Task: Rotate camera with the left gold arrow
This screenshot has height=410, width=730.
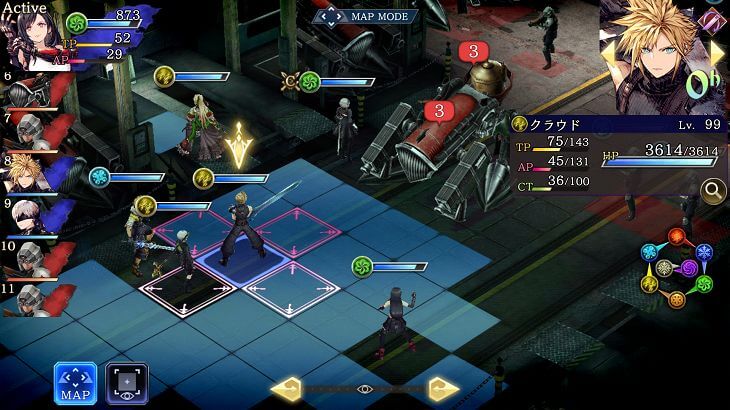Action: tap(286, 388)
